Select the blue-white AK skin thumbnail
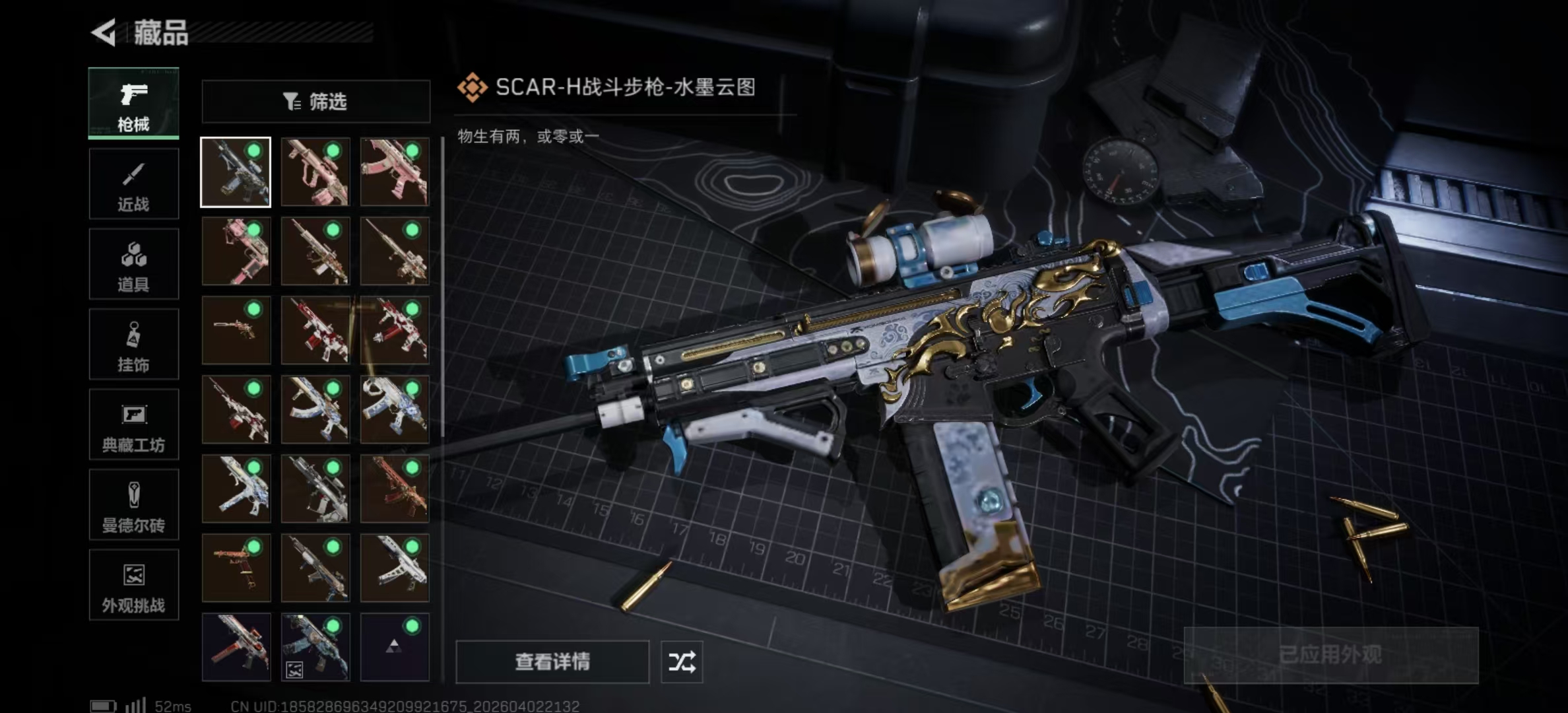 pyautogui.click(x=315, y=409)
